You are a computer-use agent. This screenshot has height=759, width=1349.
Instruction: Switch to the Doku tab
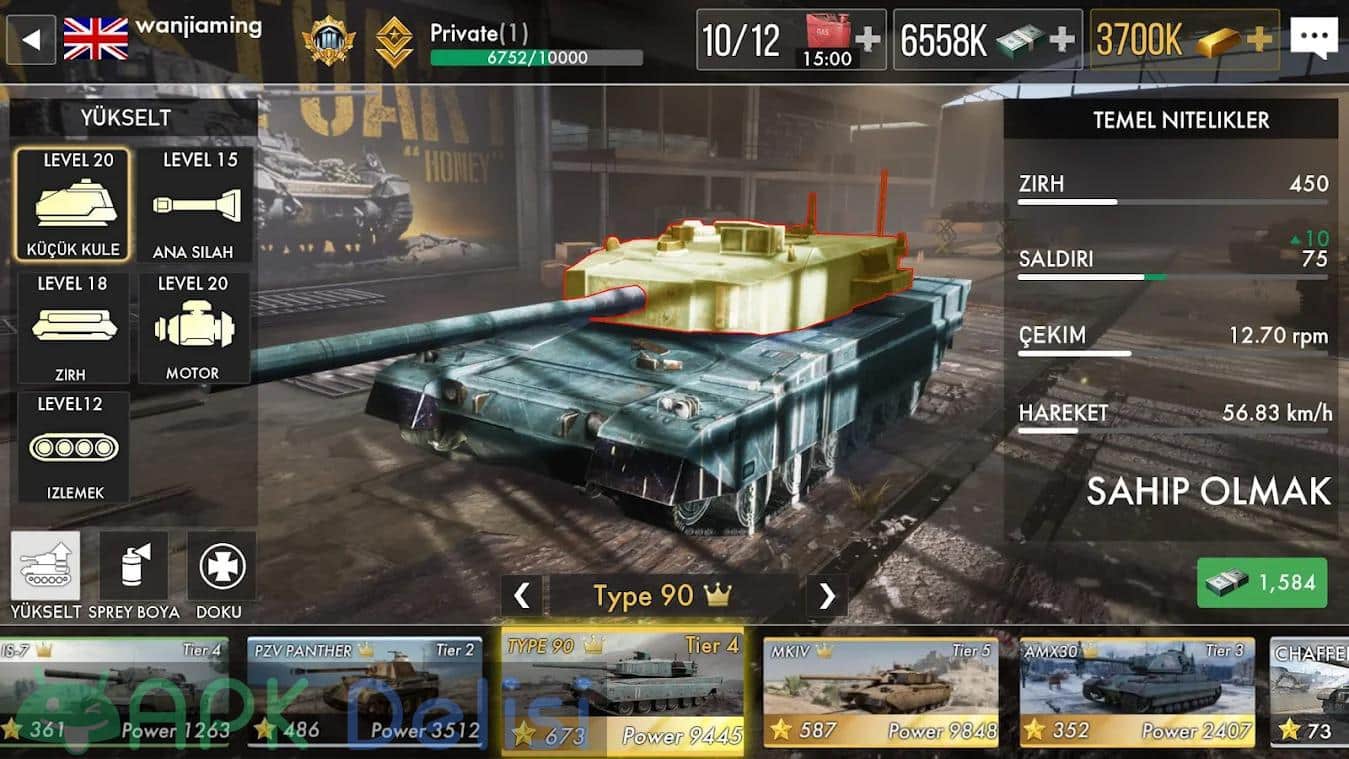click(x=221, y=567)
